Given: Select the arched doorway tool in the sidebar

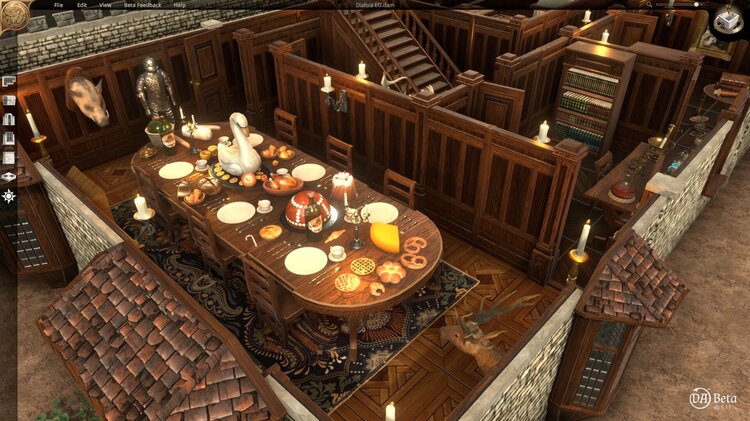Looking at the screenshot, I should [9, 119].
